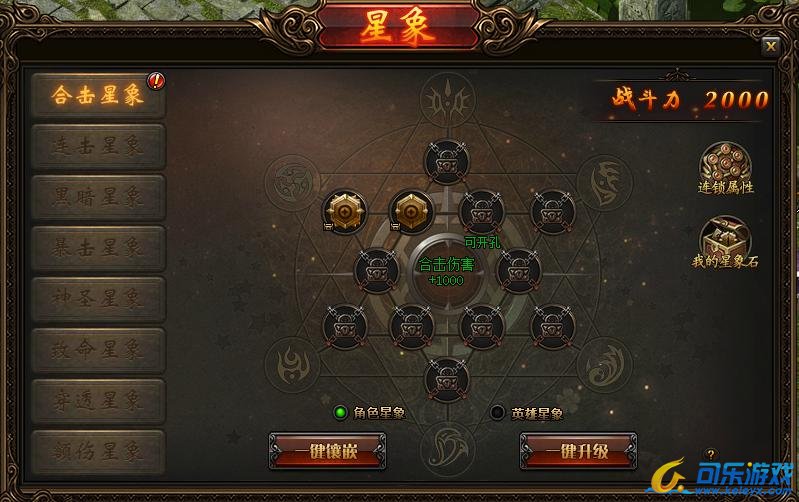Image resolution: width=799 pixels, height=502 pixels.
Task: Select the 角色星象 radio option
Action: (341, 412)
